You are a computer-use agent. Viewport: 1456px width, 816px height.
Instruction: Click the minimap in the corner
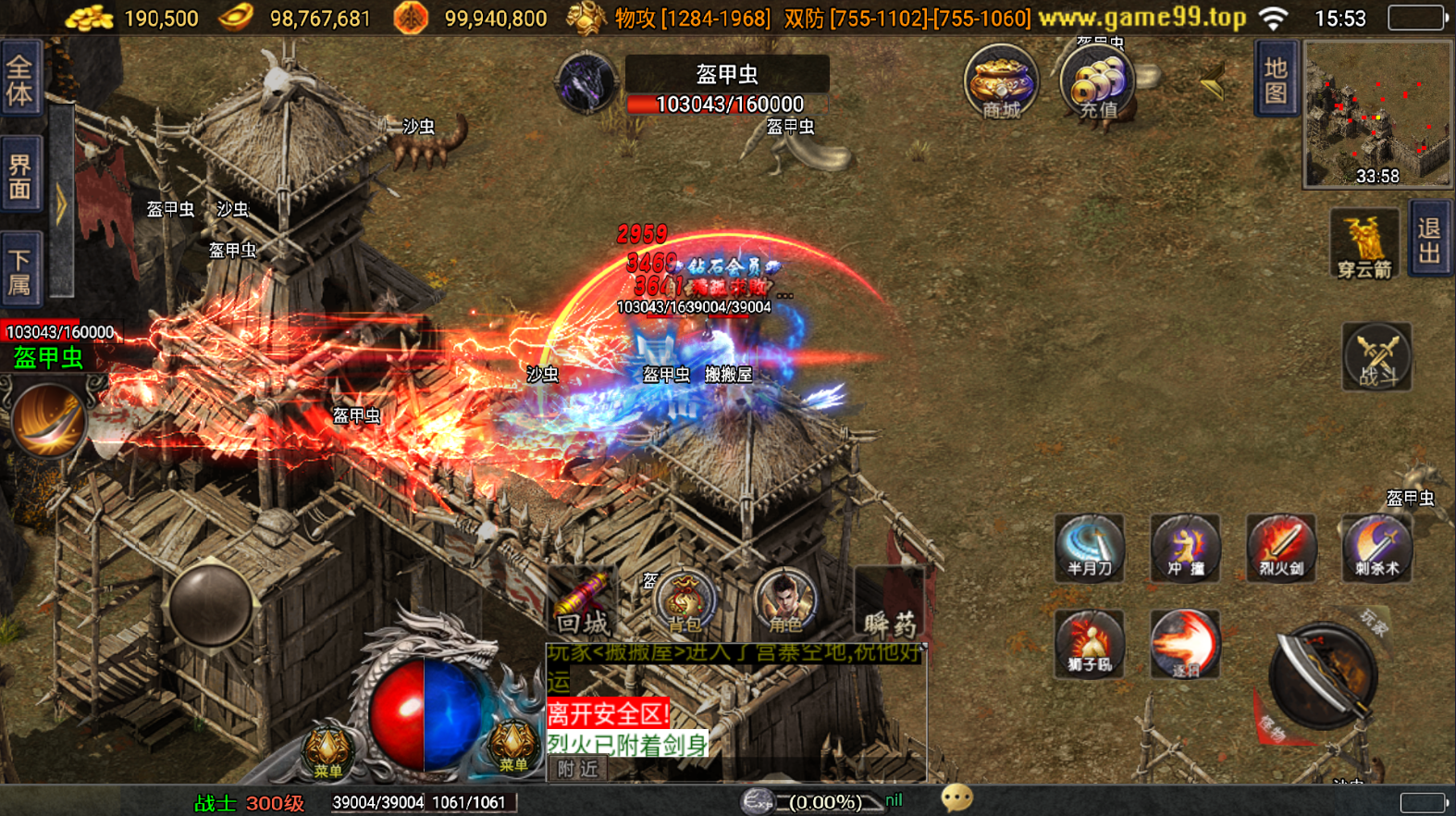pos(1376,115)
